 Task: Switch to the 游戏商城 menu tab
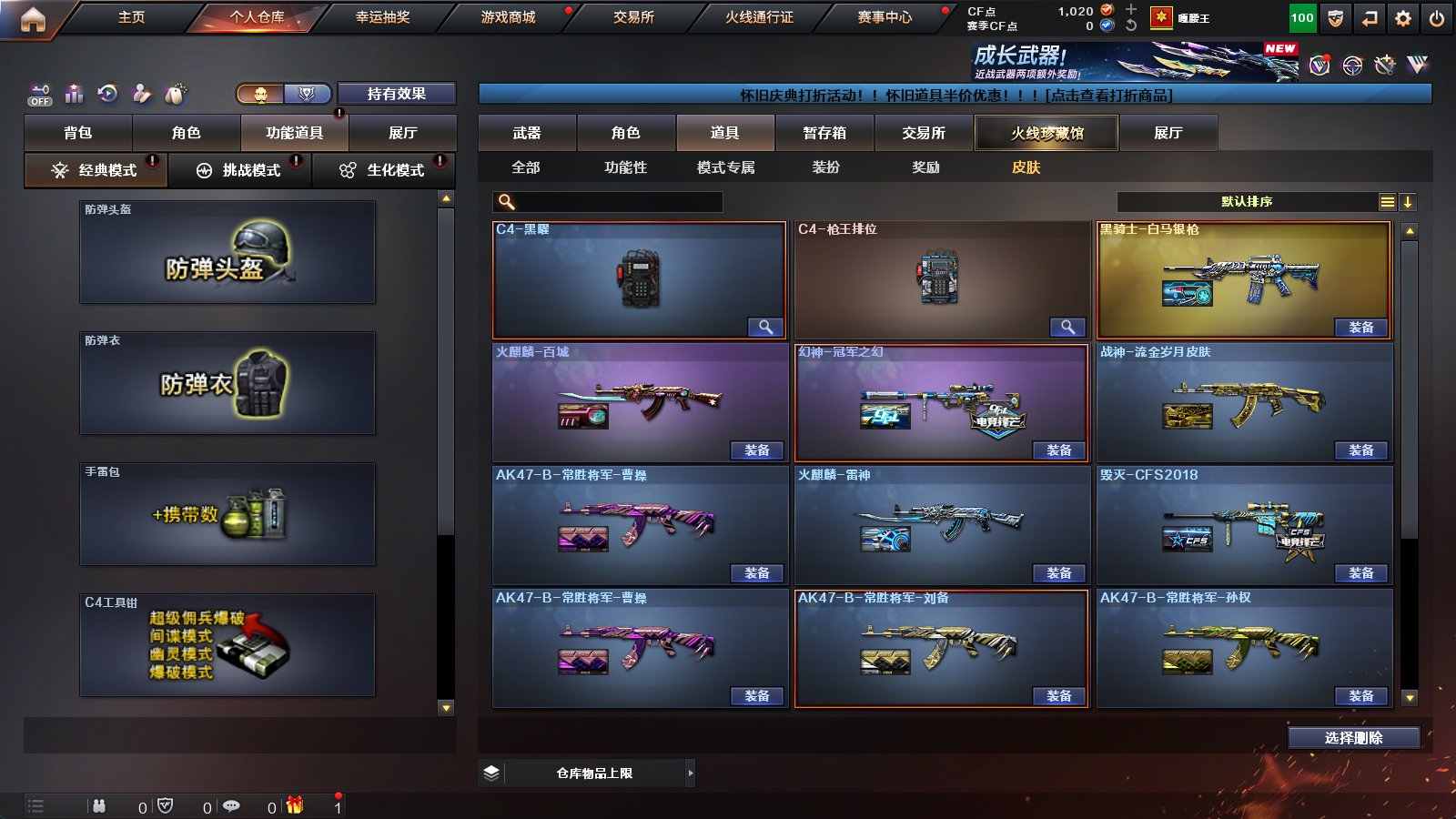pyautogui.click(x=506, y=16)
